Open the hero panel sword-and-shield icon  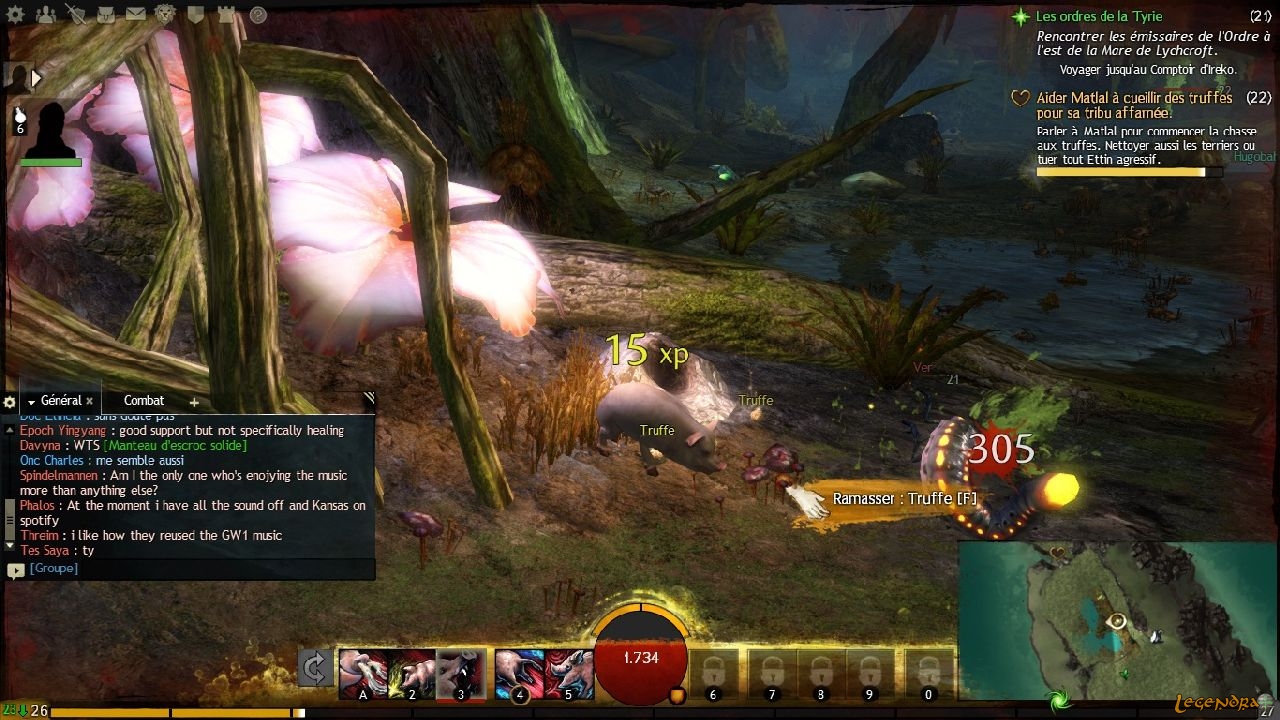(76, 14)
